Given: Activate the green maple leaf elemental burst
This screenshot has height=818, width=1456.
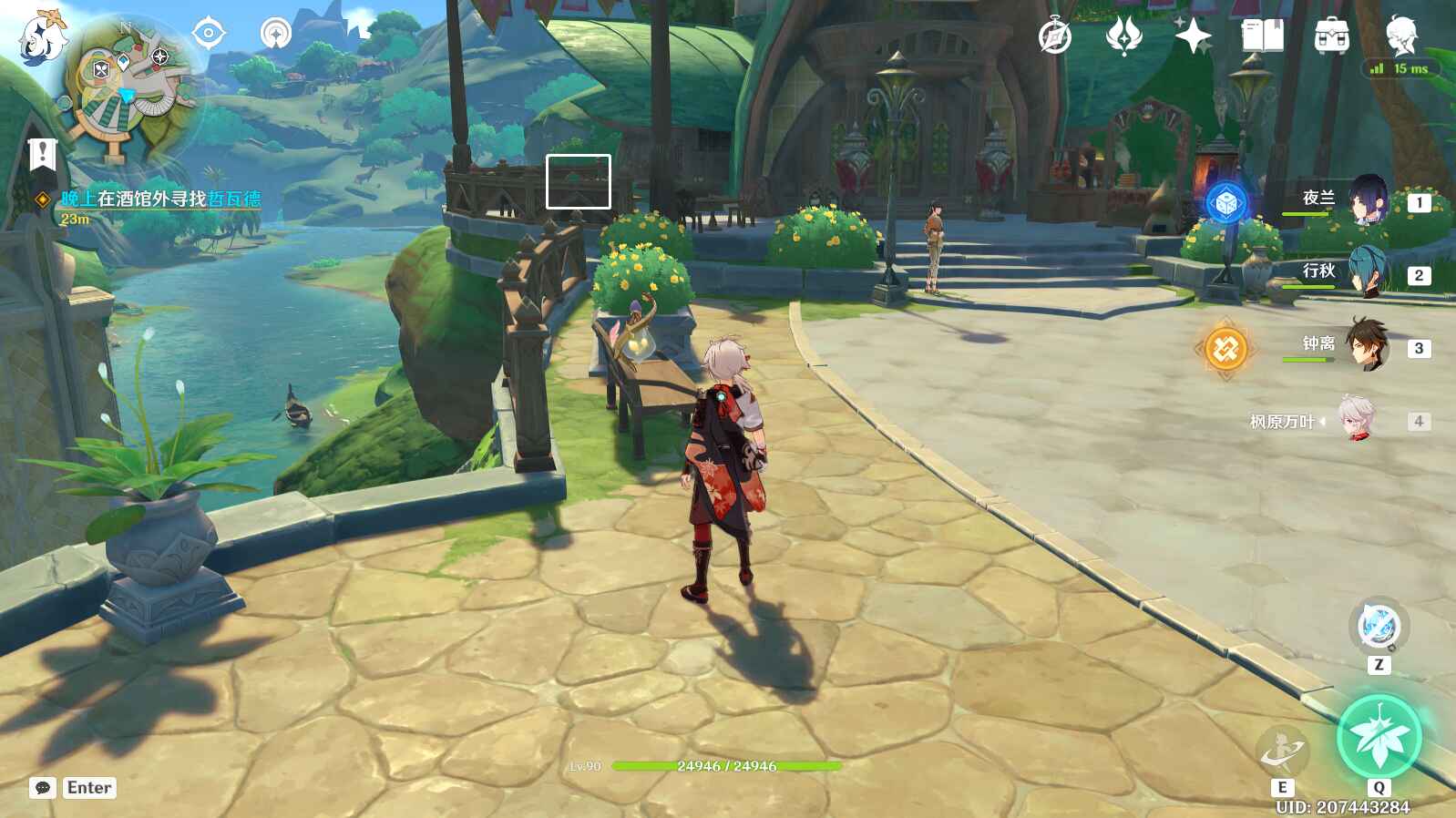Looking at the screenshot, I should (1379, 736).
